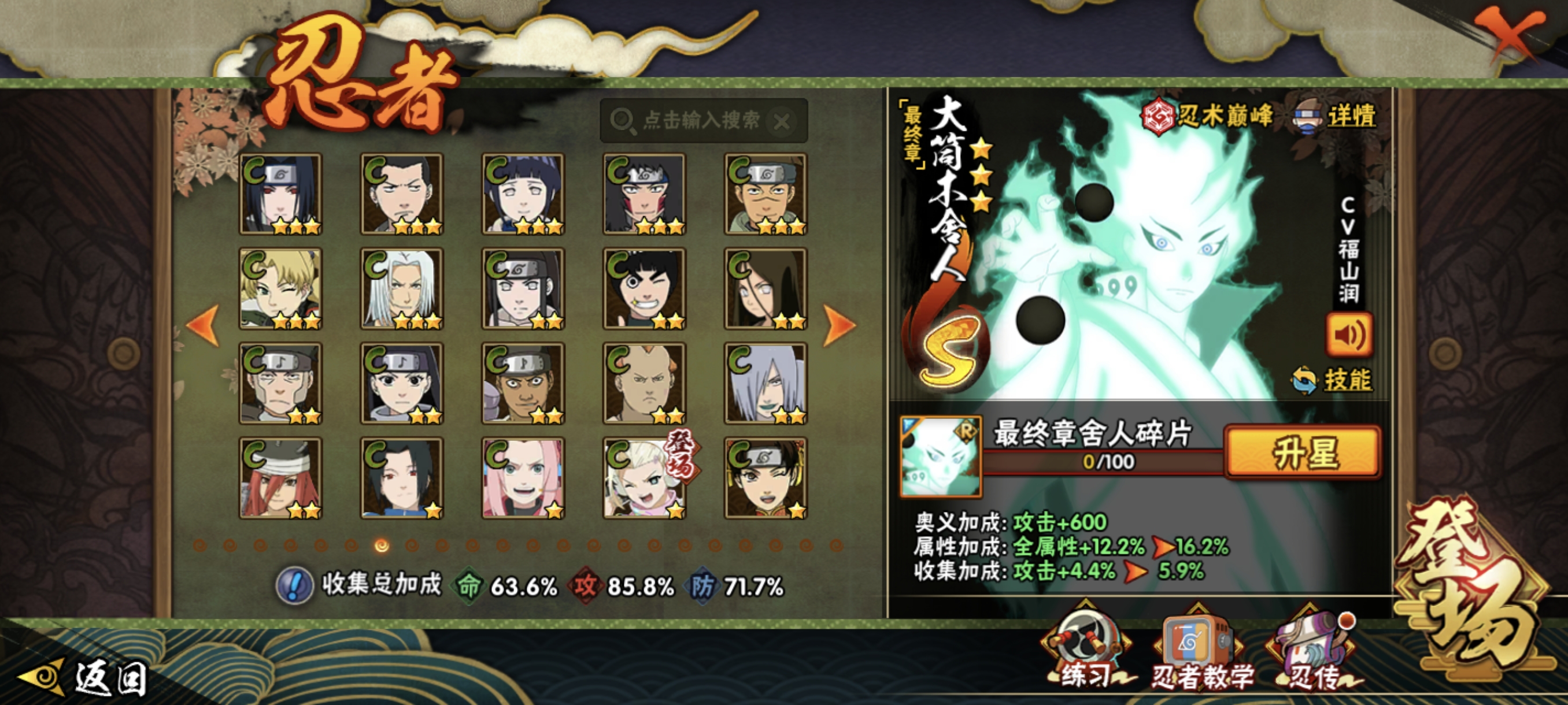Viewport: 1568px width, 705px height.
Task: Go to the previous ninja page
Action: (203, 325)
